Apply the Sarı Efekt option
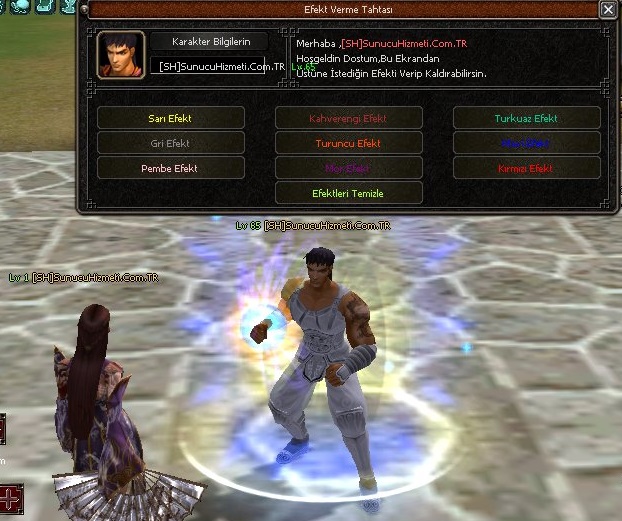The height and width of the screenshot is (521, 622). 171,118
